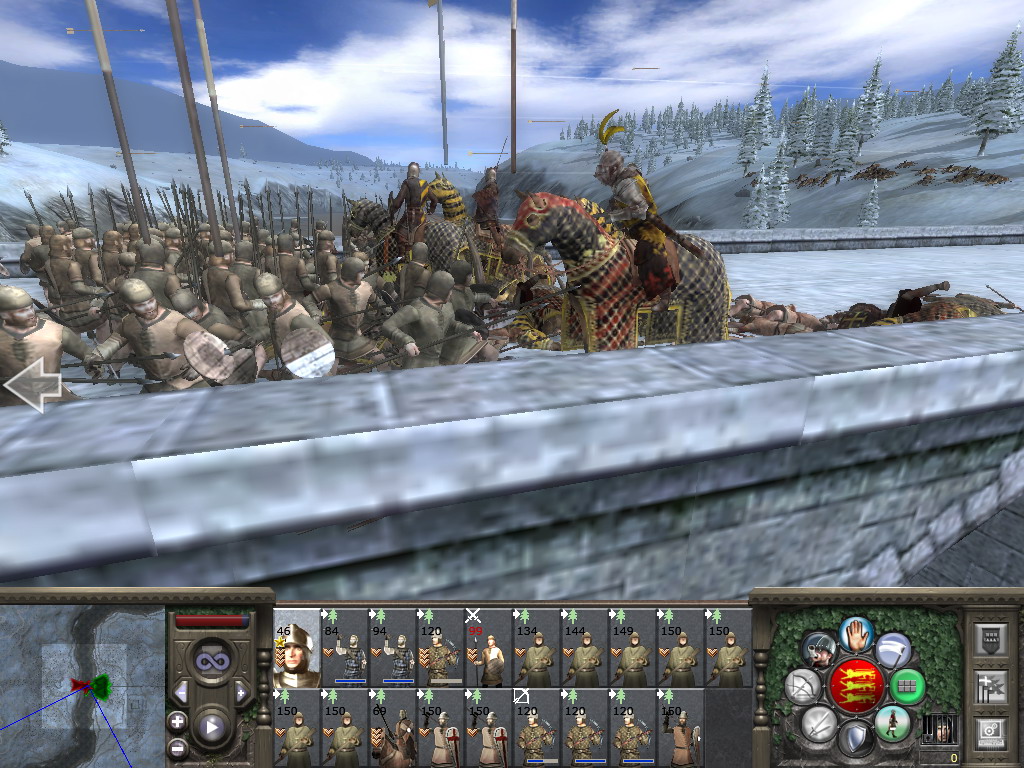Decrease game speed with the left arrow
This screenshot has width=1024, height=768.
181,692
